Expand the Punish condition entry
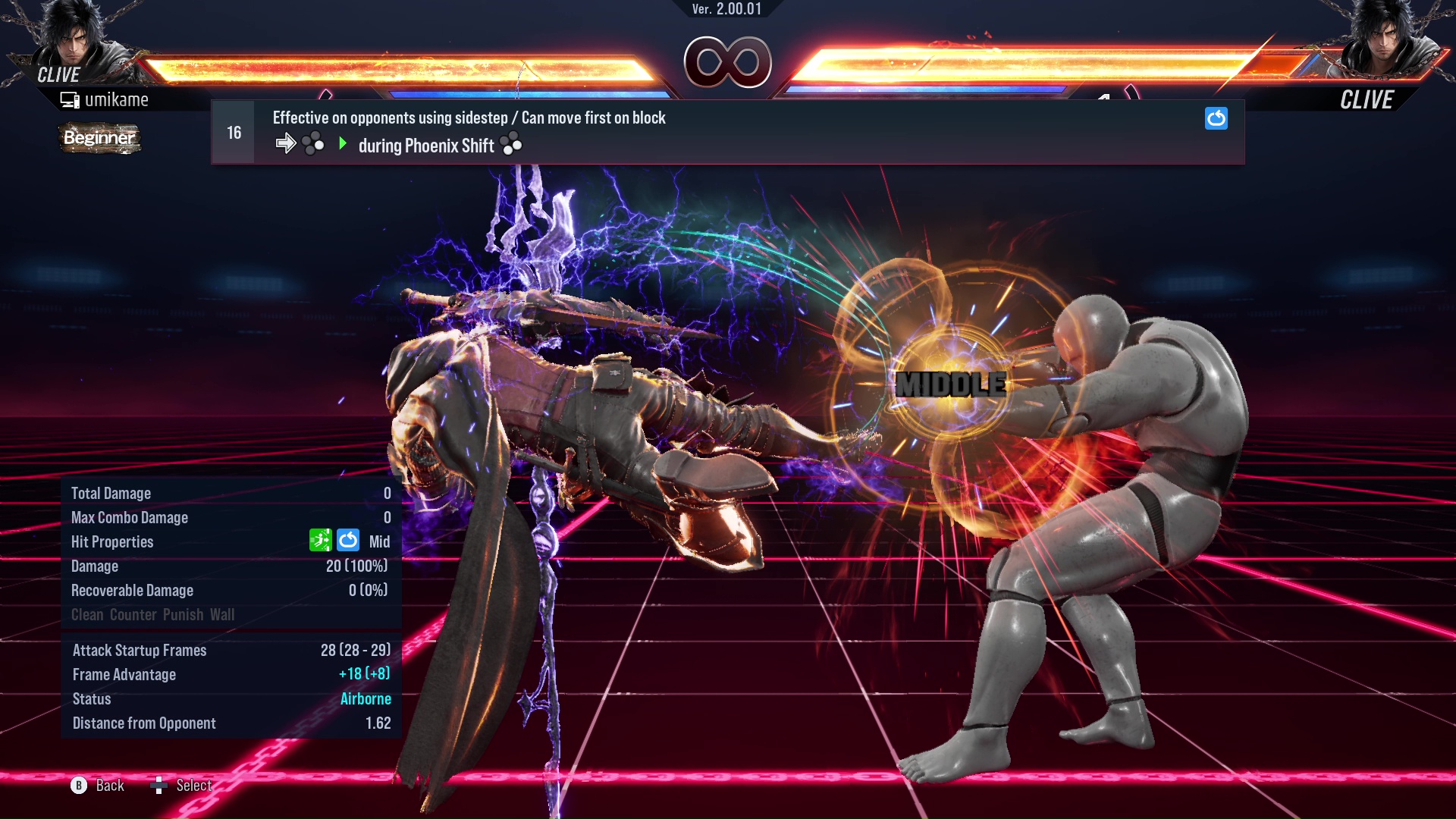Screen dimensions: 1456x819 pyautogui.click(x=182, y=614)
